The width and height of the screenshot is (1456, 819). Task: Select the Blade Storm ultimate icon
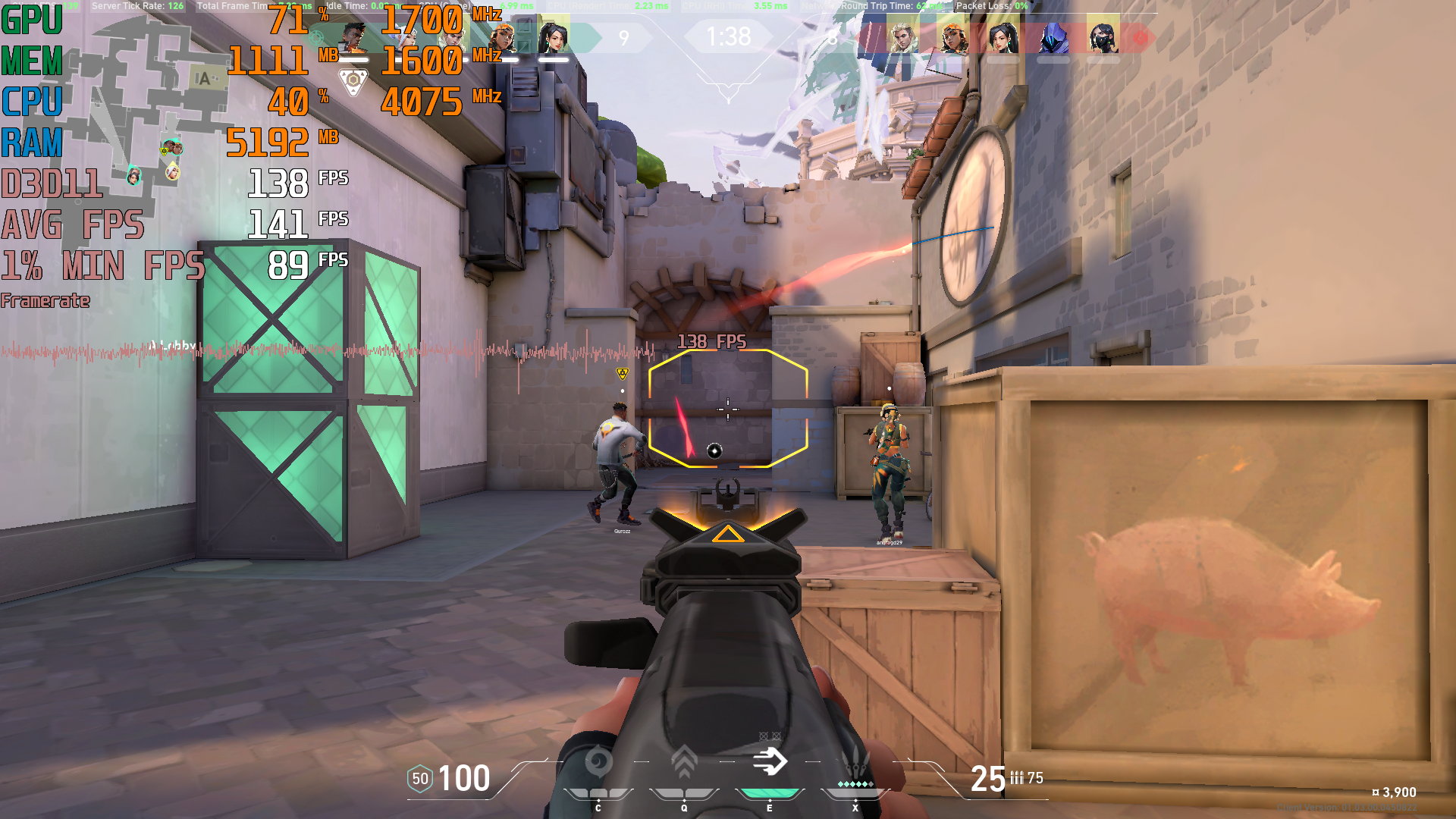pos(855,761)
